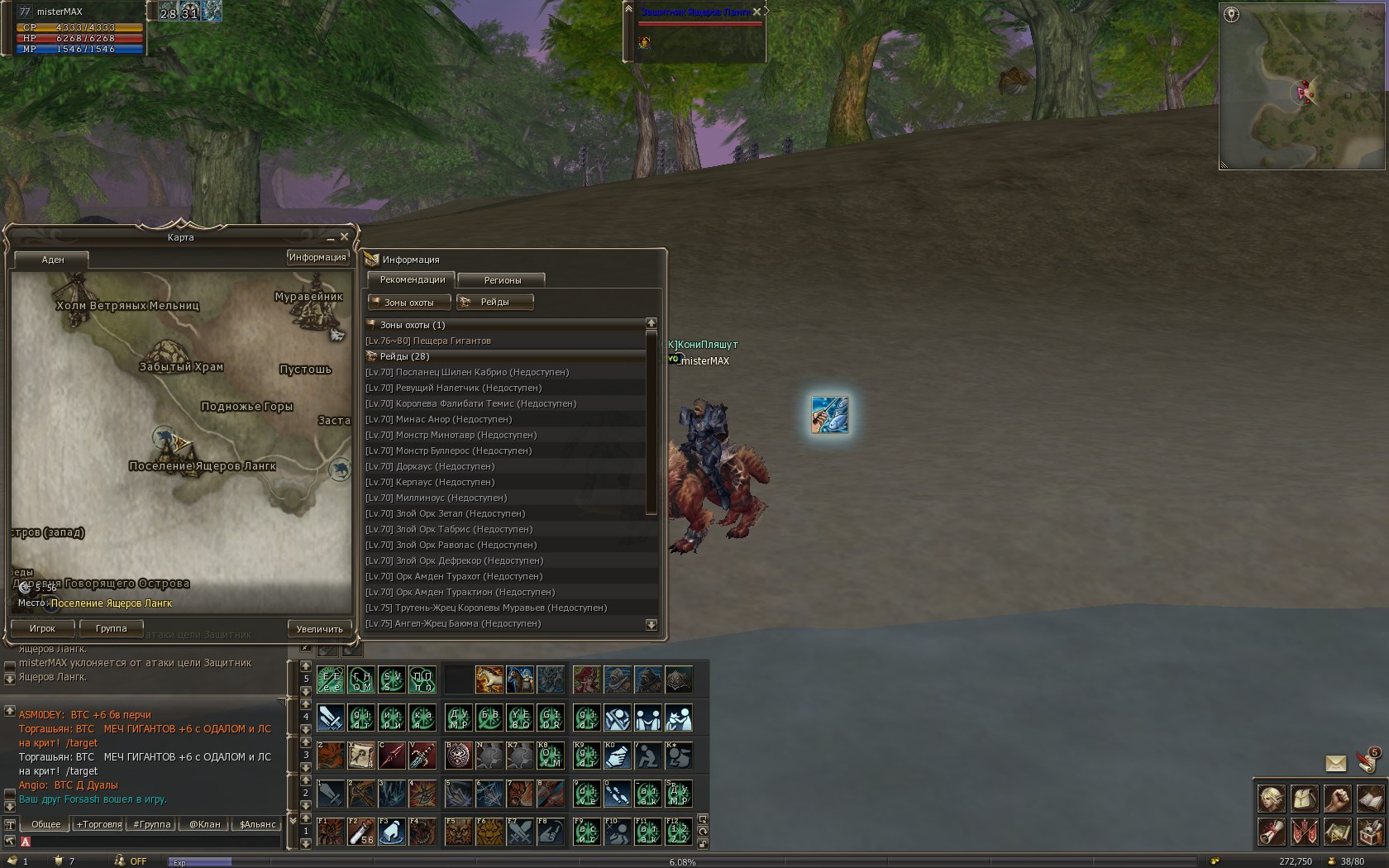Open the $Альянс chat tab
1389x868 pixels.
(257, 824)
